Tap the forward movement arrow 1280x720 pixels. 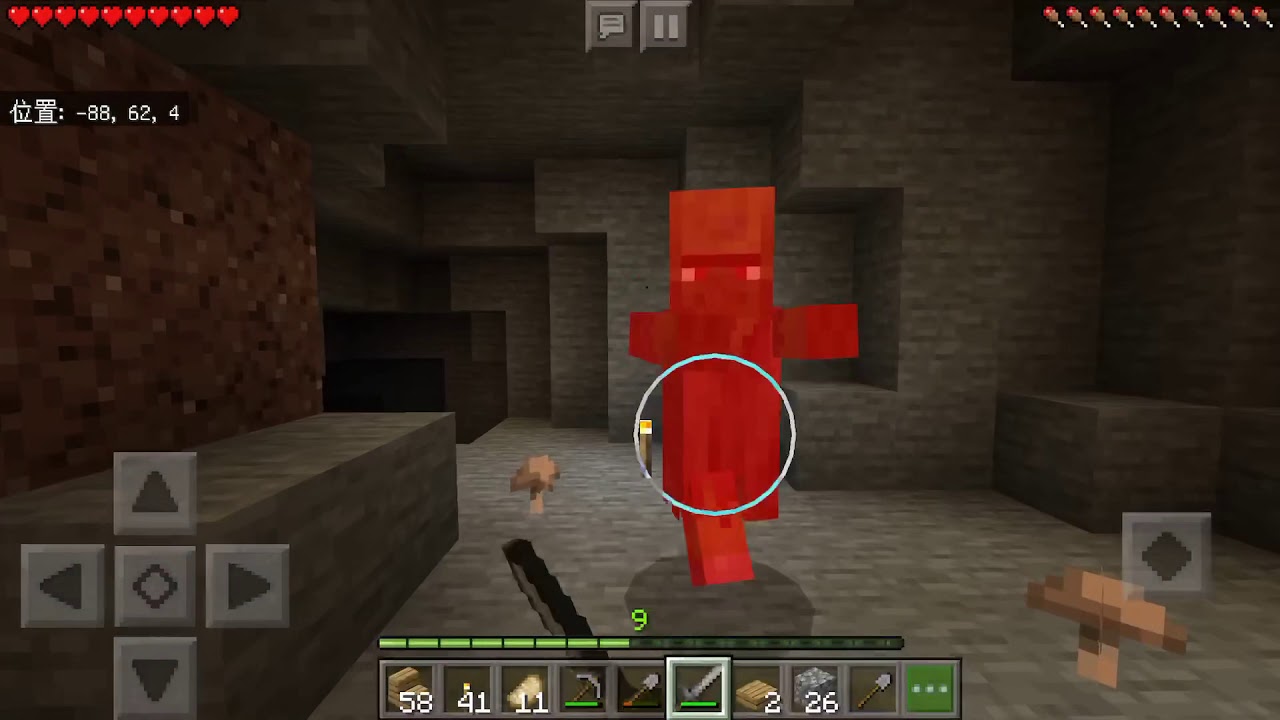(x=154, y=491)
